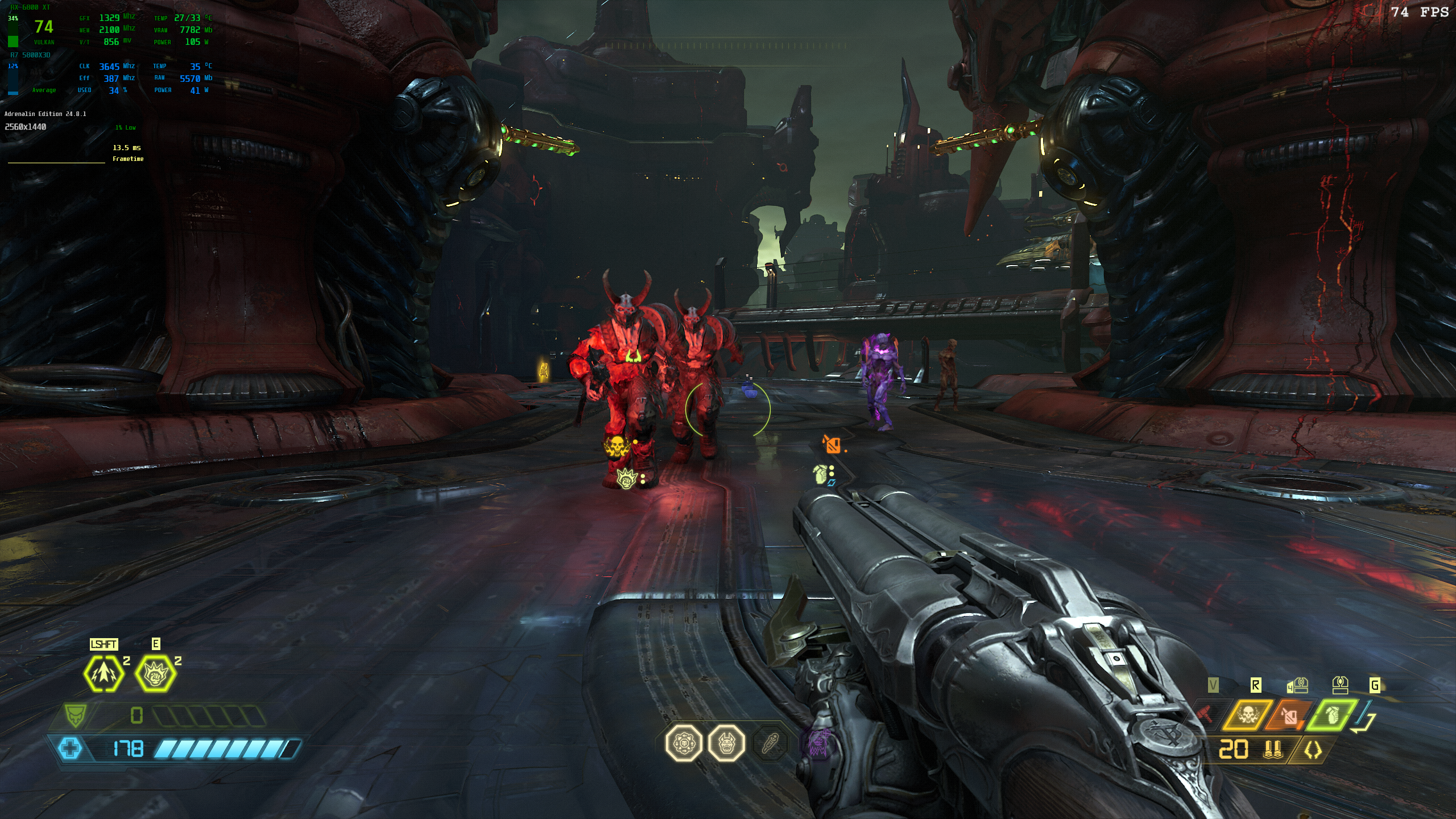Use the flaming skull Crucible-style yellow icon
This screenshot has height=819, width=1456.
1248,714
